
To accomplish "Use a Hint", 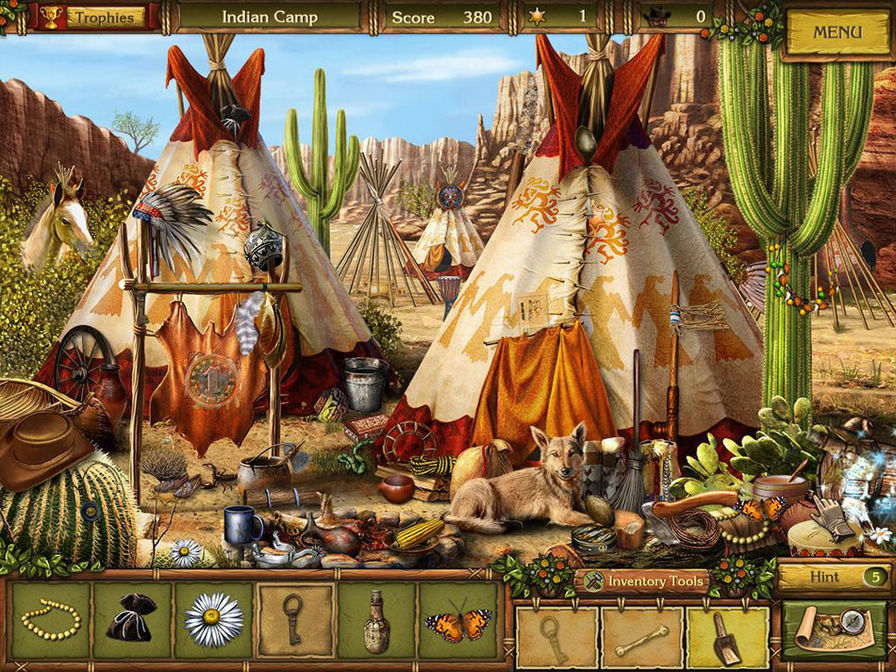I will coord(833,577).
